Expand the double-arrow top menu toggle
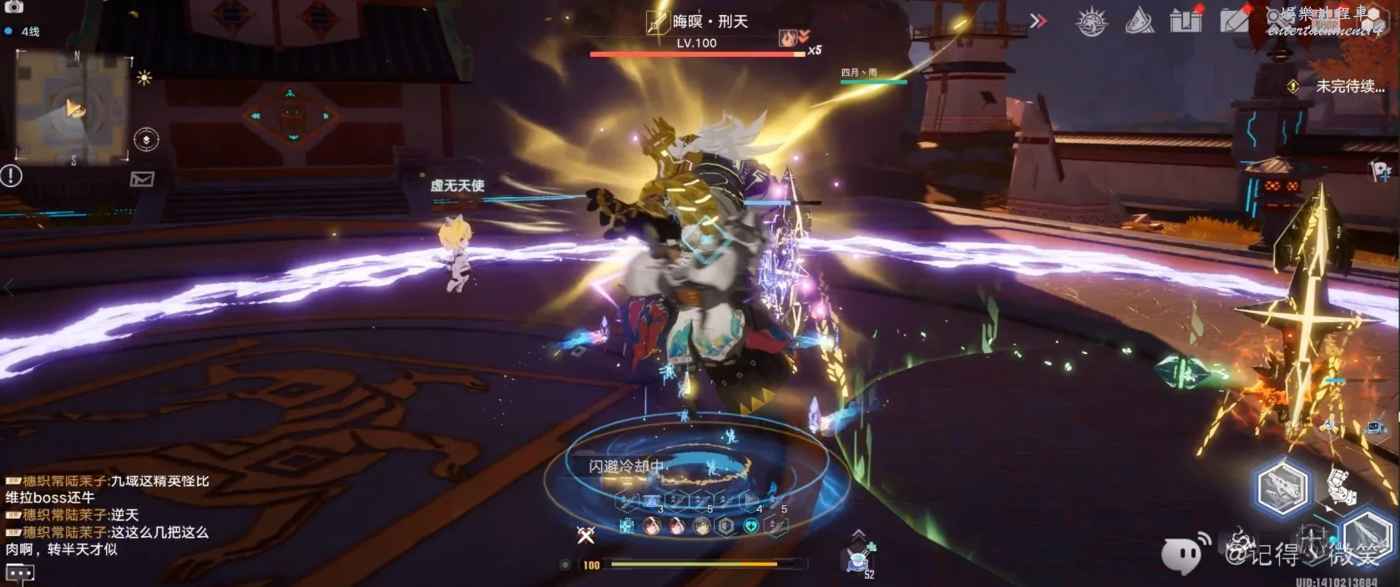The image size is (1400, 587). pos(1038,20)
